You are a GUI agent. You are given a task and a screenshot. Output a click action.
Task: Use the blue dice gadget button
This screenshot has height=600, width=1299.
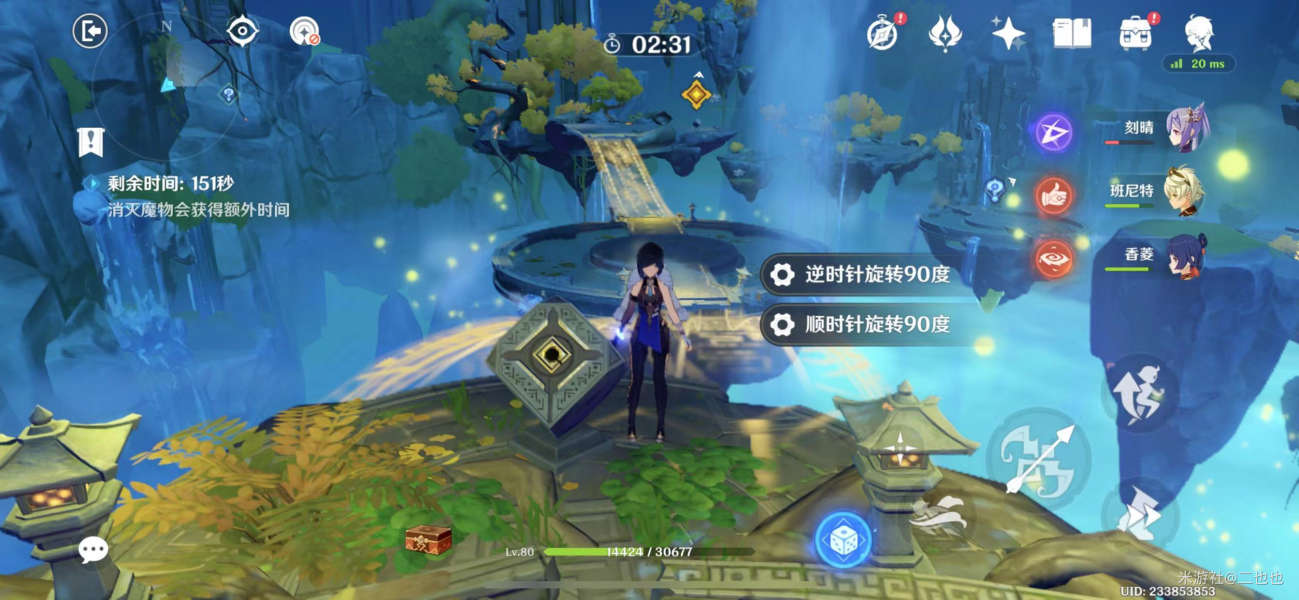(842, 540)
